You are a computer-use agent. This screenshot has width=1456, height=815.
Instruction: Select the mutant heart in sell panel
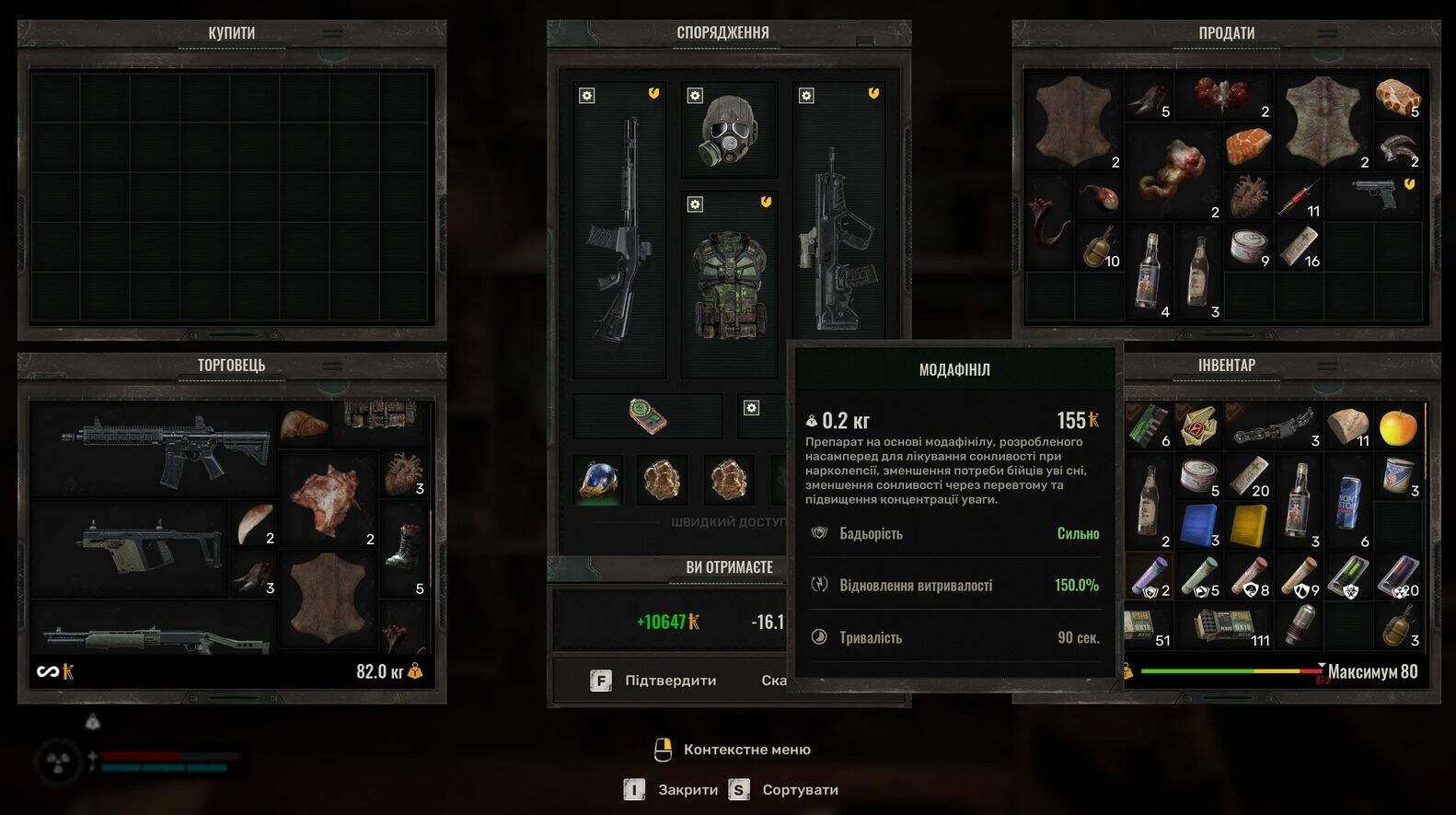1248,195
